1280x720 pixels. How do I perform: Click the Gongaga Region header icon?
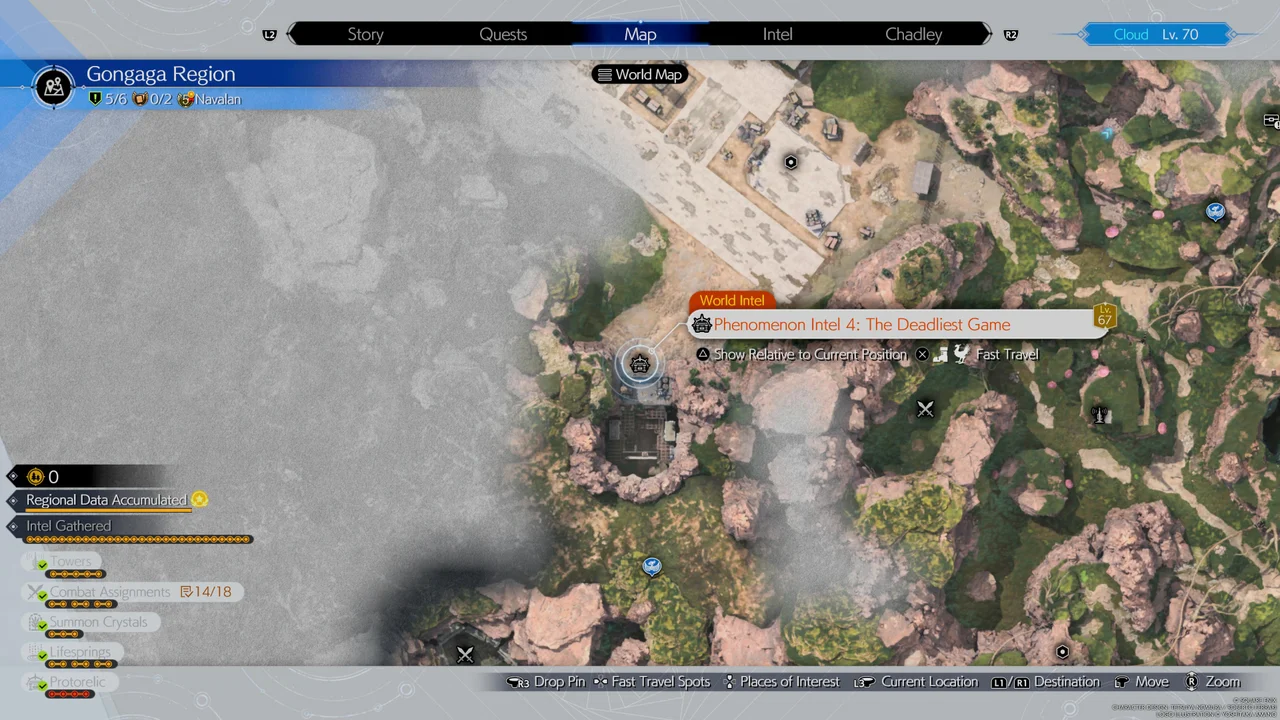point(54,86)
